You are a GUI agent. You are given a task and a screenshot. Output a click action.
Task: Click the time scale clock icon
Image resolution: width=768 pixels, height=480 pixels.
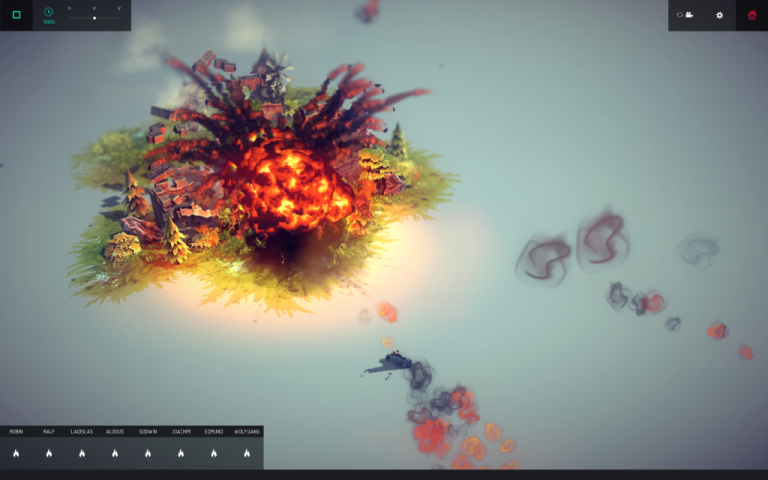pos(48,13)
